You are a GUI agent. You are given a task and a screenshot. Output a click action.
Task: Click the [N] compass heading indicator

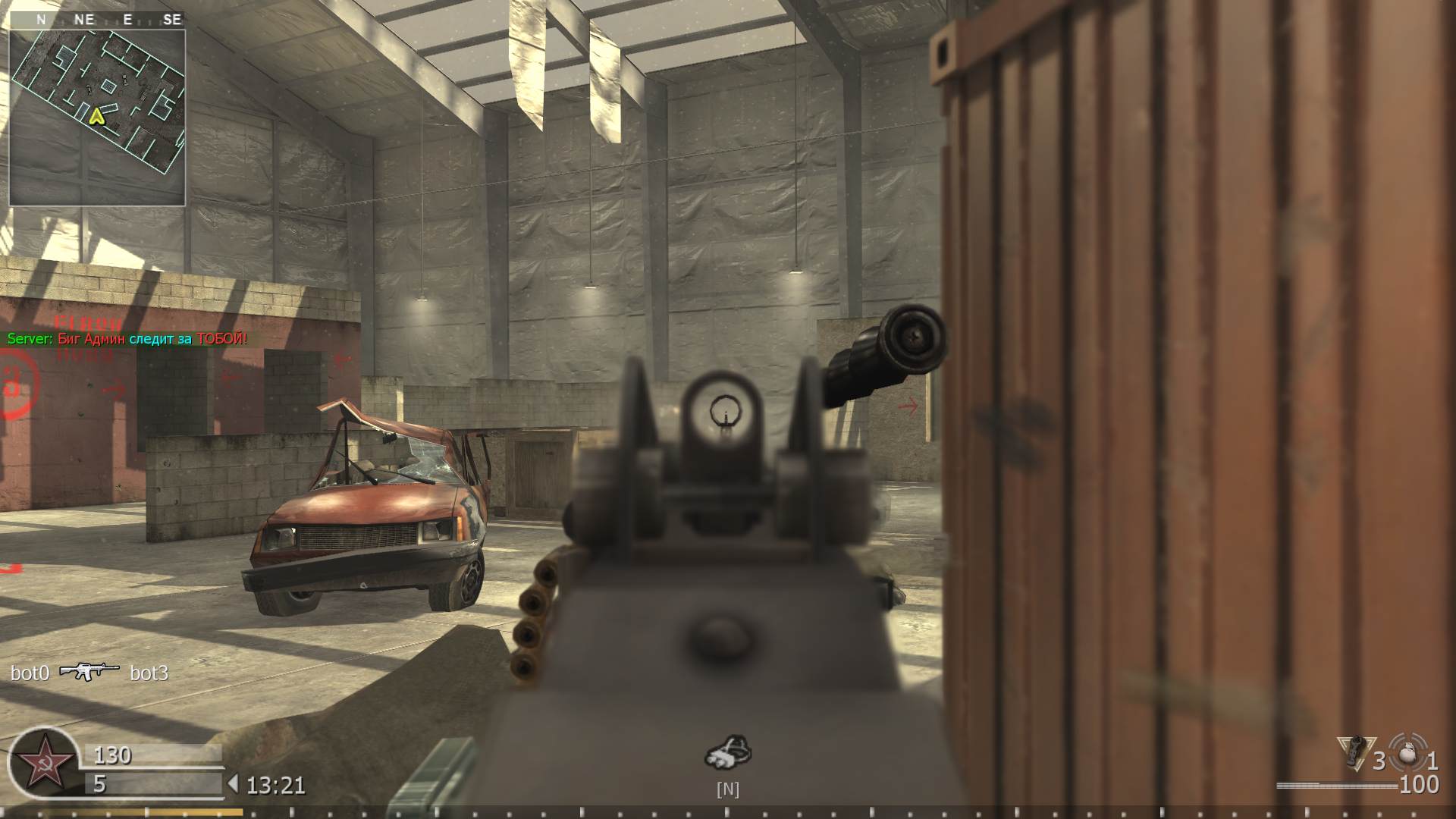point(728,789)
